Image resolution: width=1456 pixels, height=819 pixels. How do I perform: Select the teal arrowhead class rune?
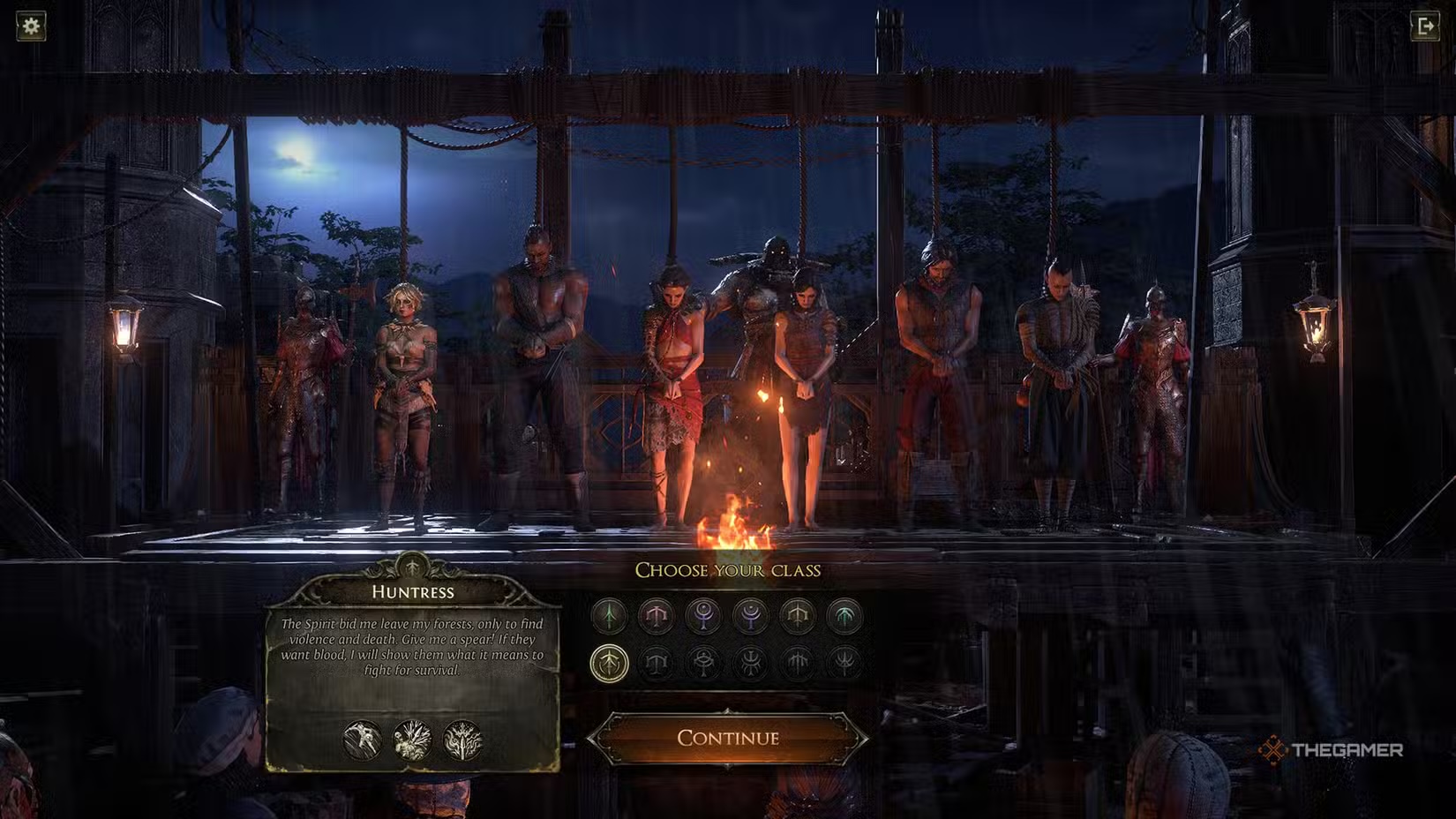844,615
